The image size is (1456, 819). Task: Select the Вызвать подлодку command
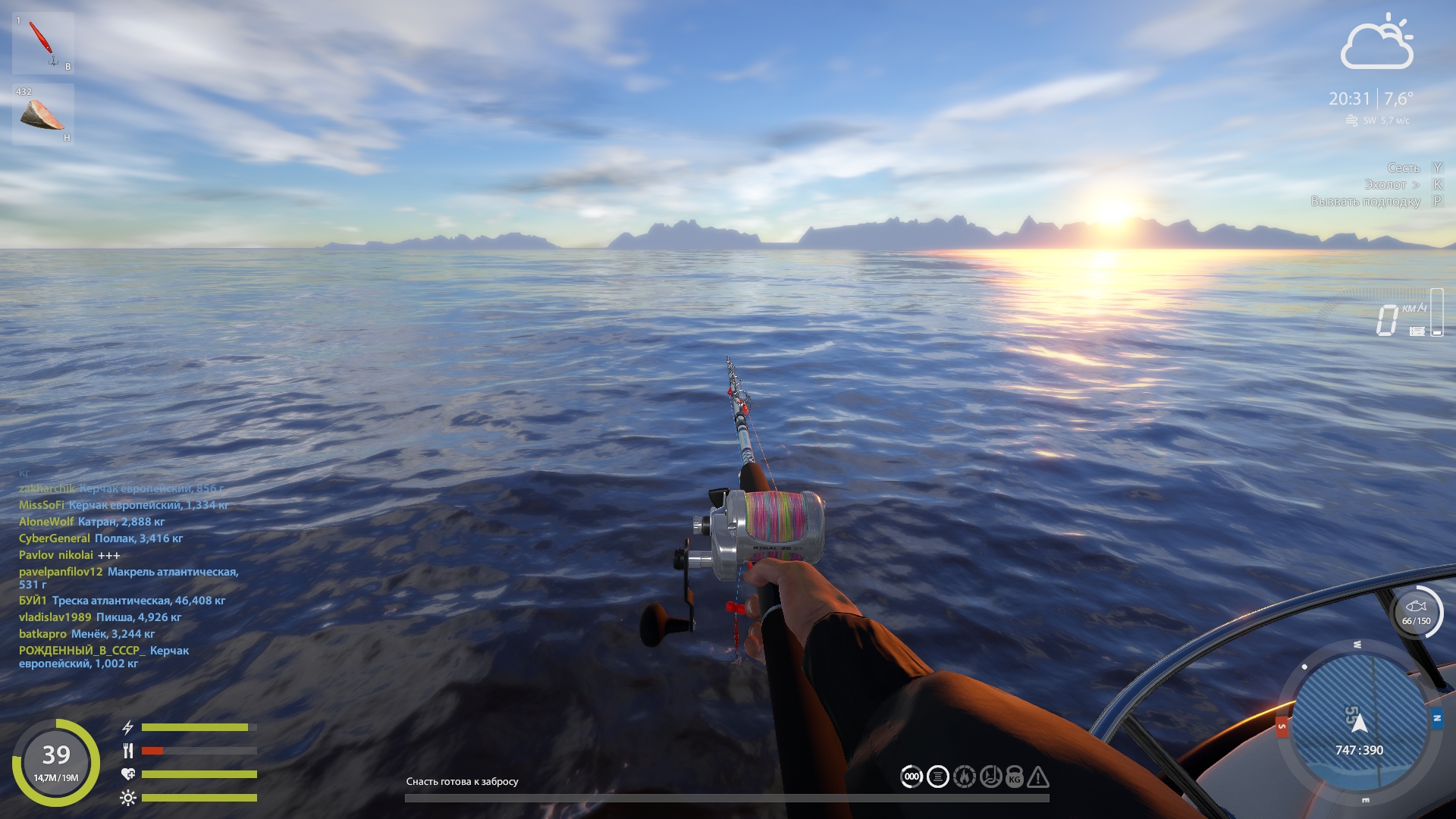tap(1370, 202)
